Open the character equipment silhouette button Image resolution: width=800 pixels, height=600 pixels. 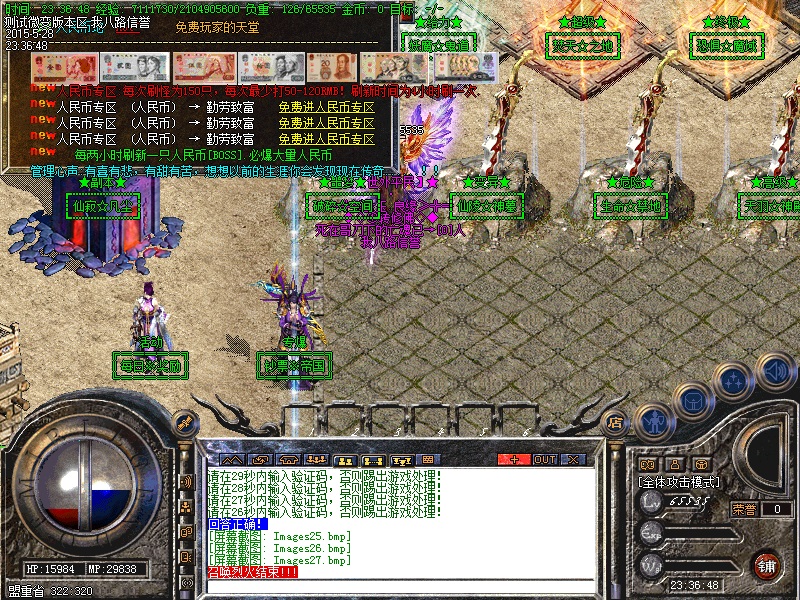652,422
